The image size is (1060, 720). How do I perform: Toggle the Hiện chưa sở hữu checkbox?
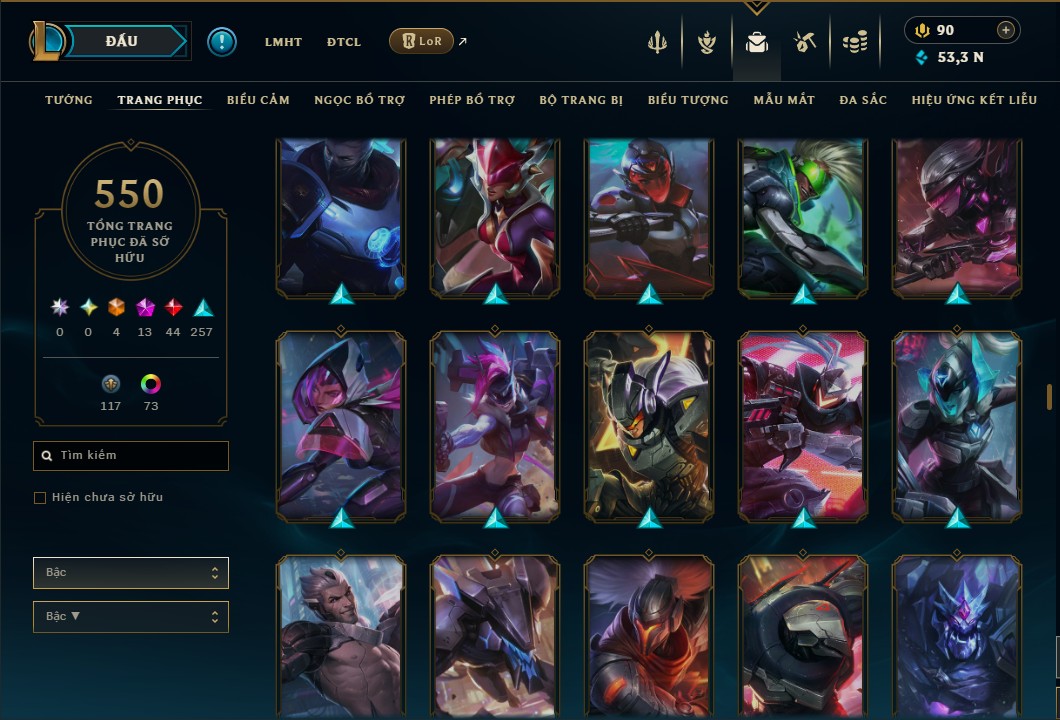coord(40,498)
